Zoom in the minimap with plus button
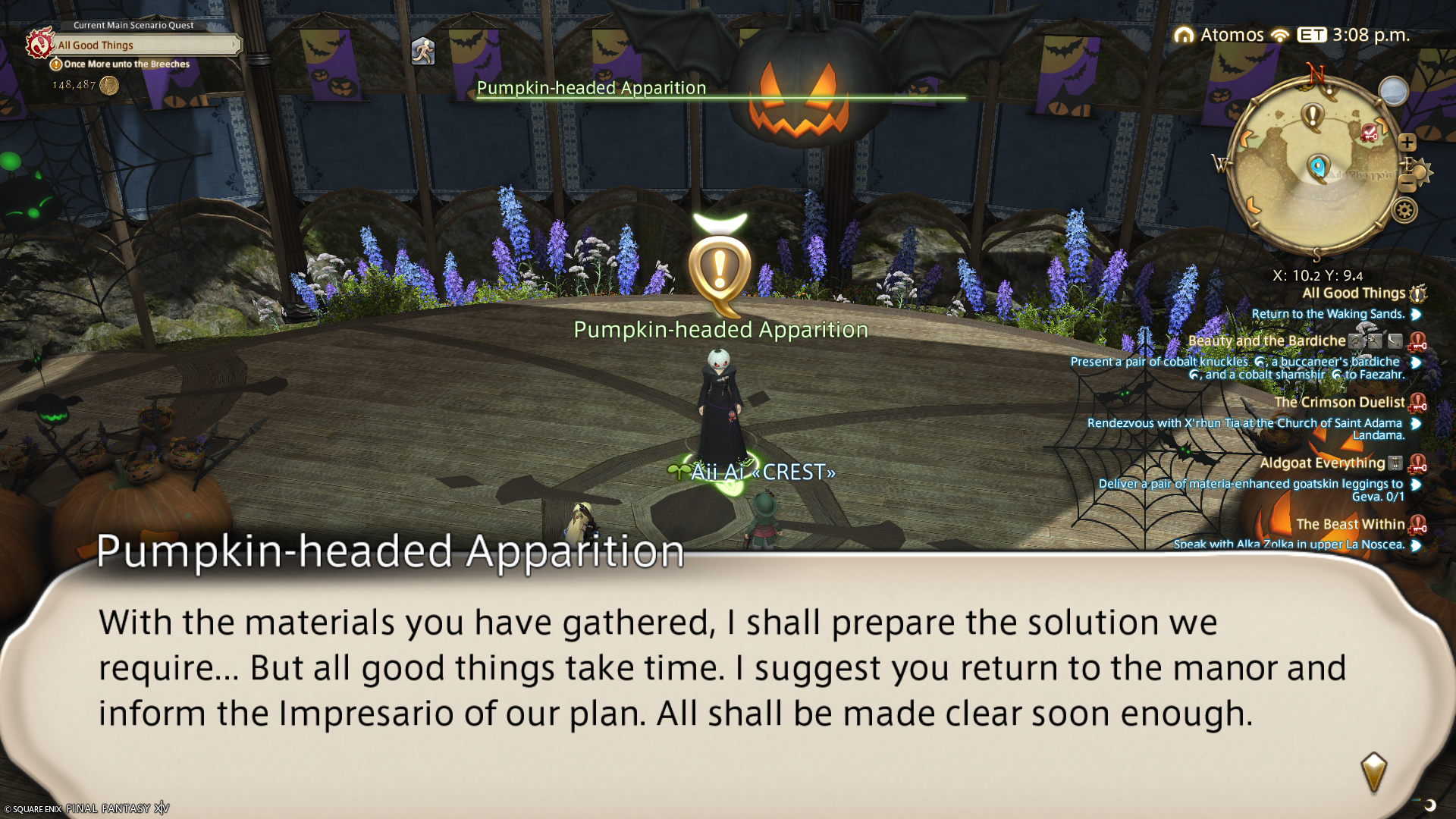 pyautogui.click(x=1407, y=143)
